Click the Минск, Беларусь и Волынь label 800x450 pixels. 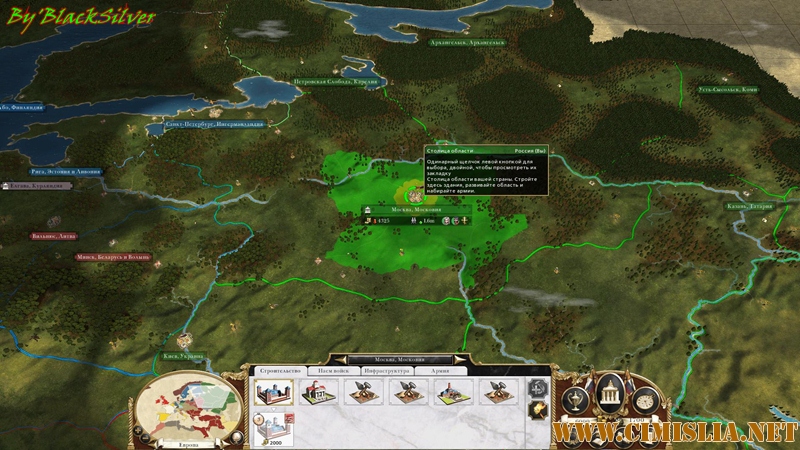click(x=113, y=257)
